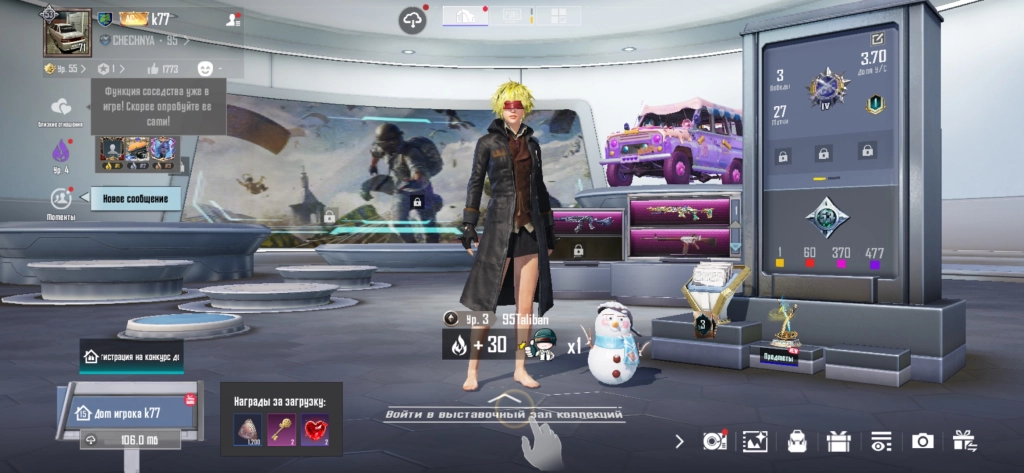Switch to the home space tab

tap(465, 15)
